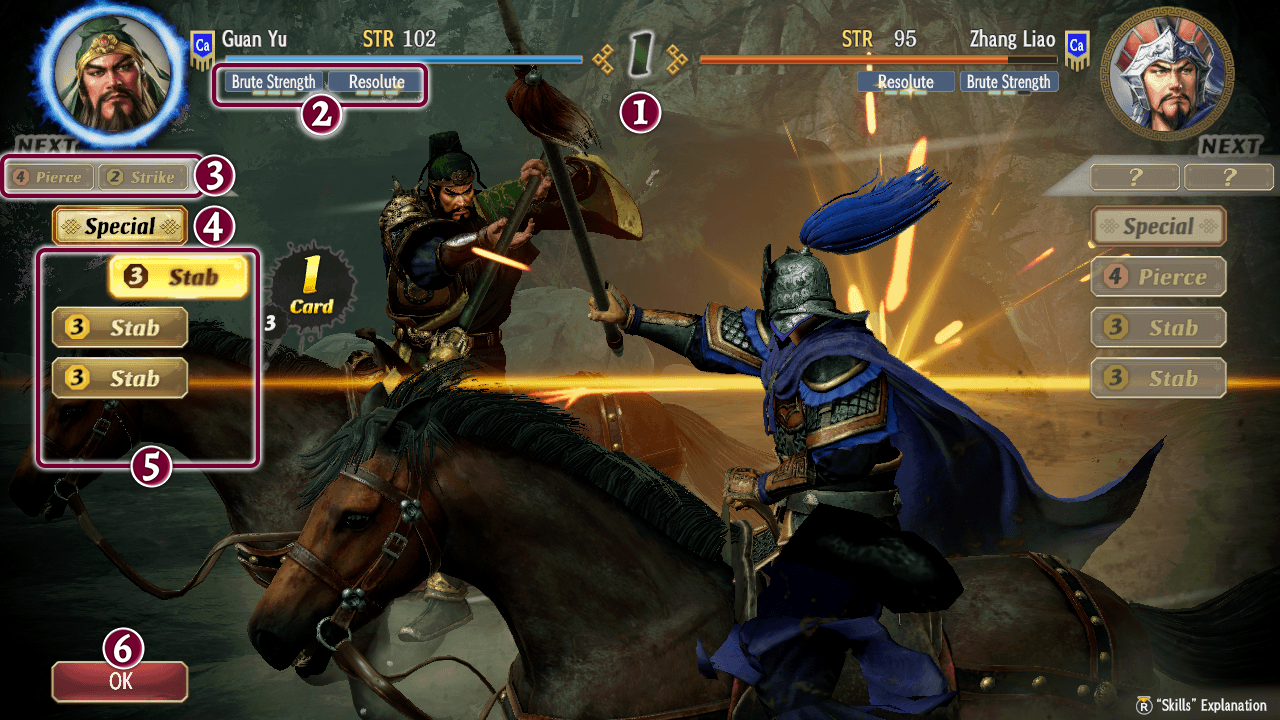Inspect Zhang Liao's Resolute skill tag
1280x720 pixels.
905,82
